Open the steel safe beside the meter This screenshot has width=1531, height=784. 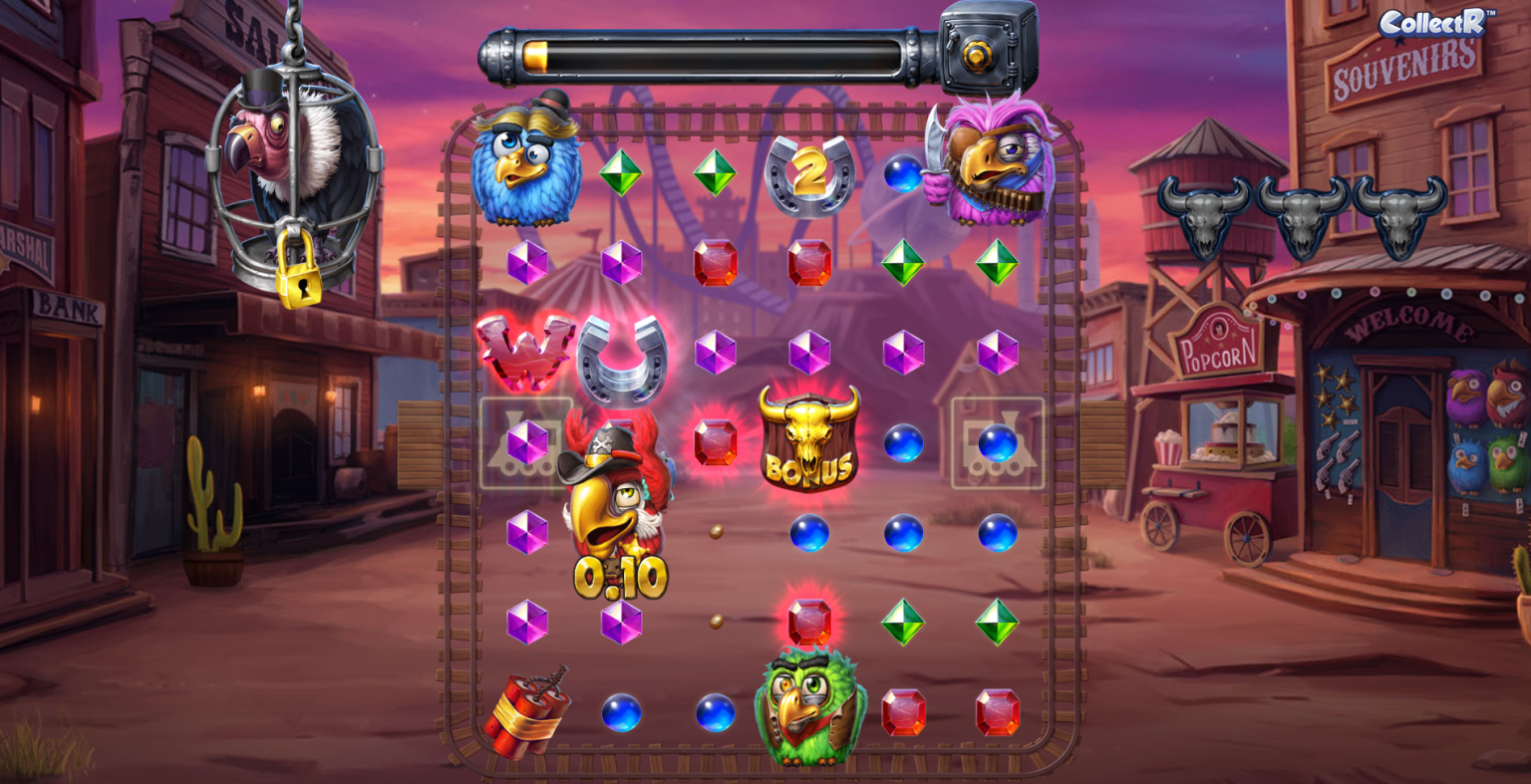pos(988,48)
